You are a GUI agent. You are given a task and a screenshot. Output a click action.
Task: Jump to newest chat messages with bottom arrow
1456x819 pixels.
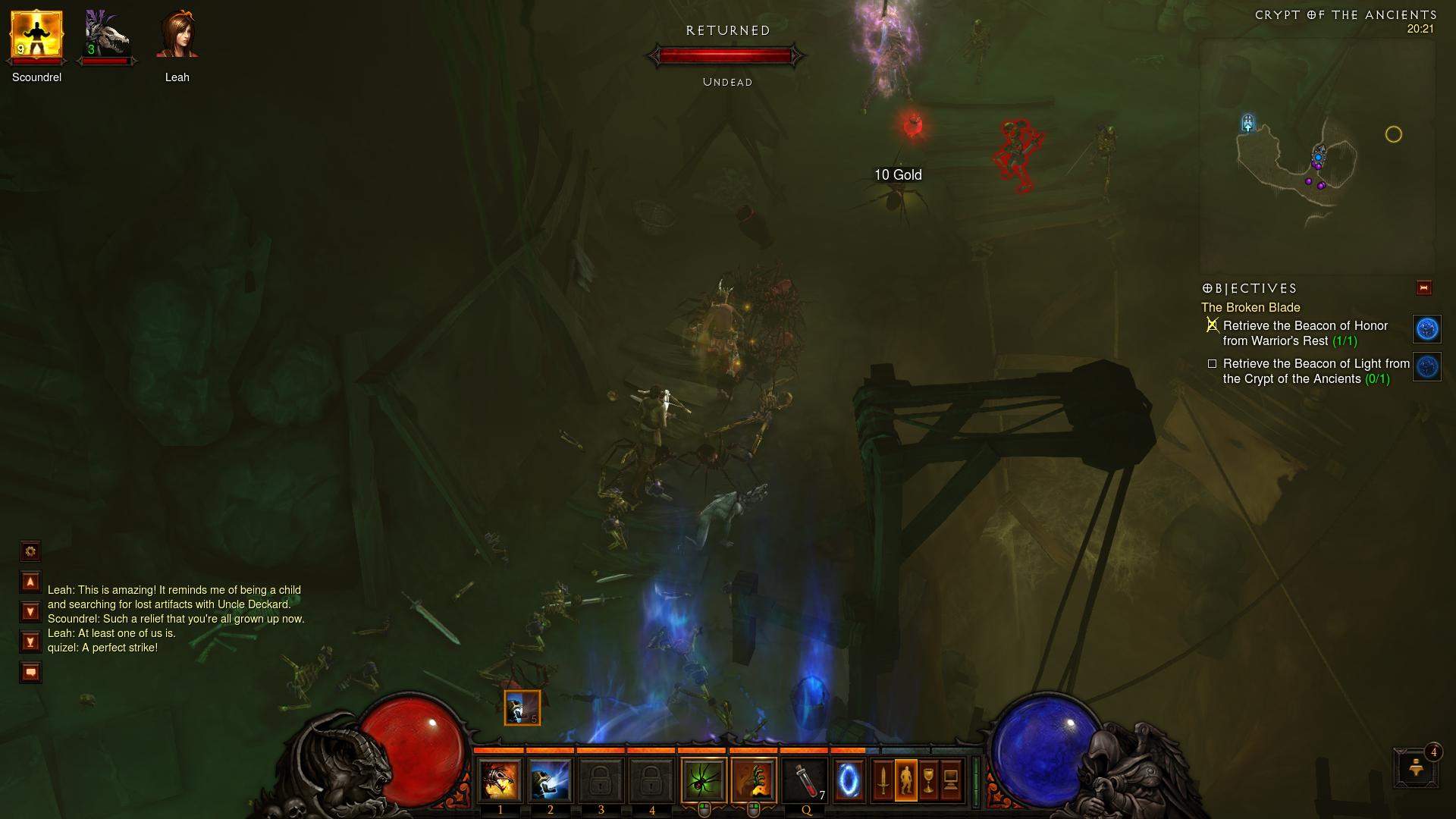pyautogui.click(x=30, y=641)
